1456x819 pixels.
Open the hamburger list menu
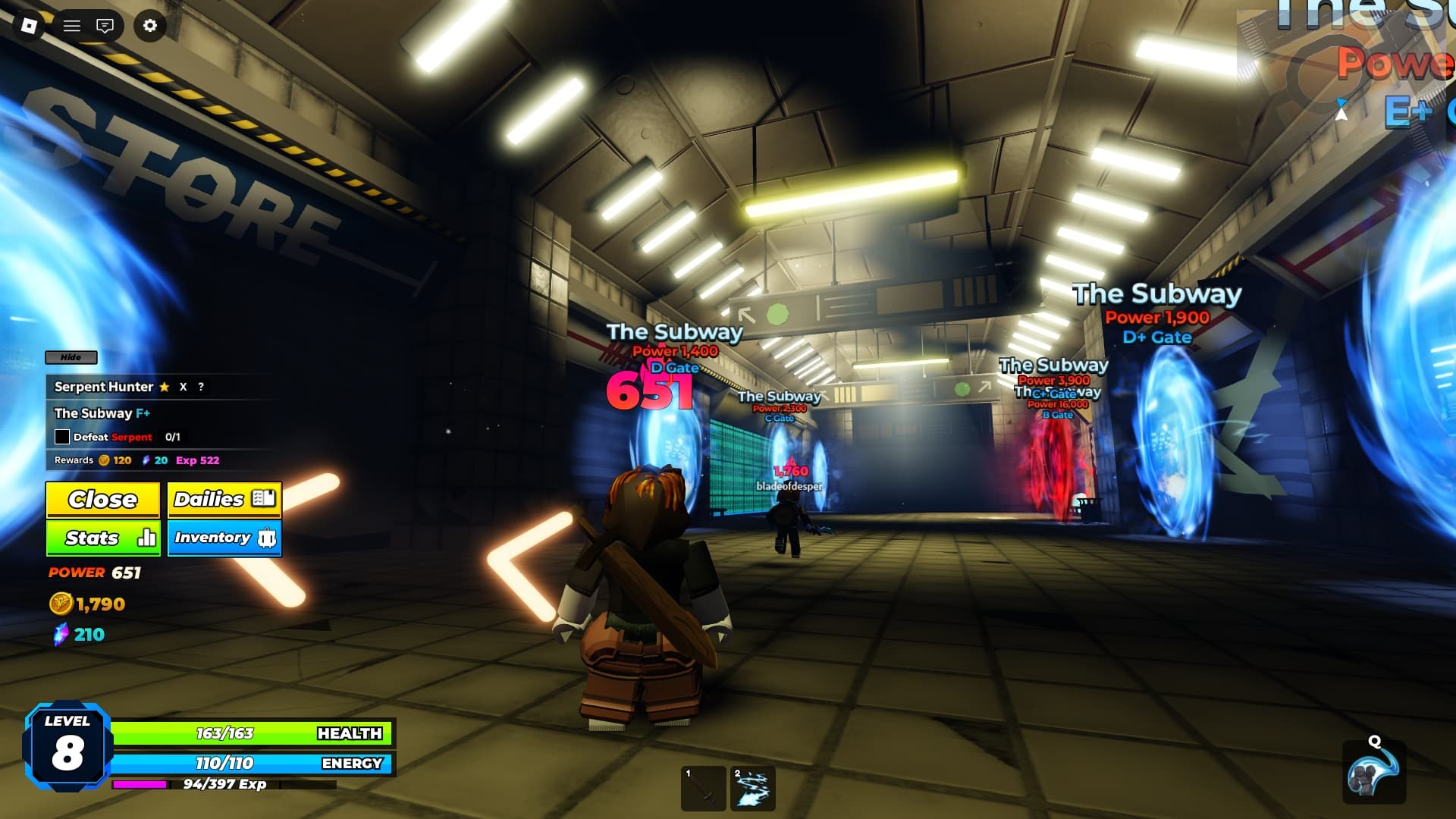pyautogui.click(x=72, y=26)
